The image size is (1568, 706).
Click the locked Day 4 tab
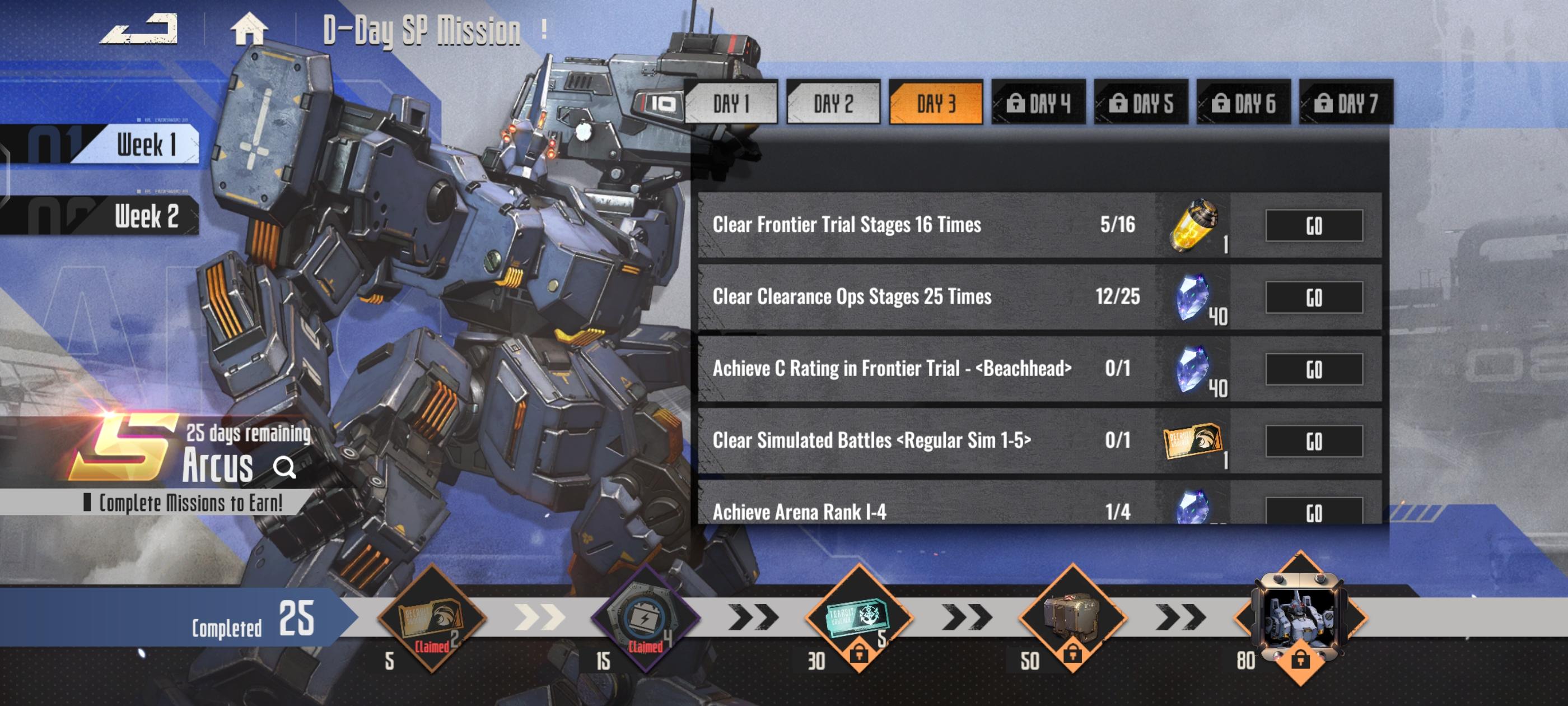(x=1038, y=104)
